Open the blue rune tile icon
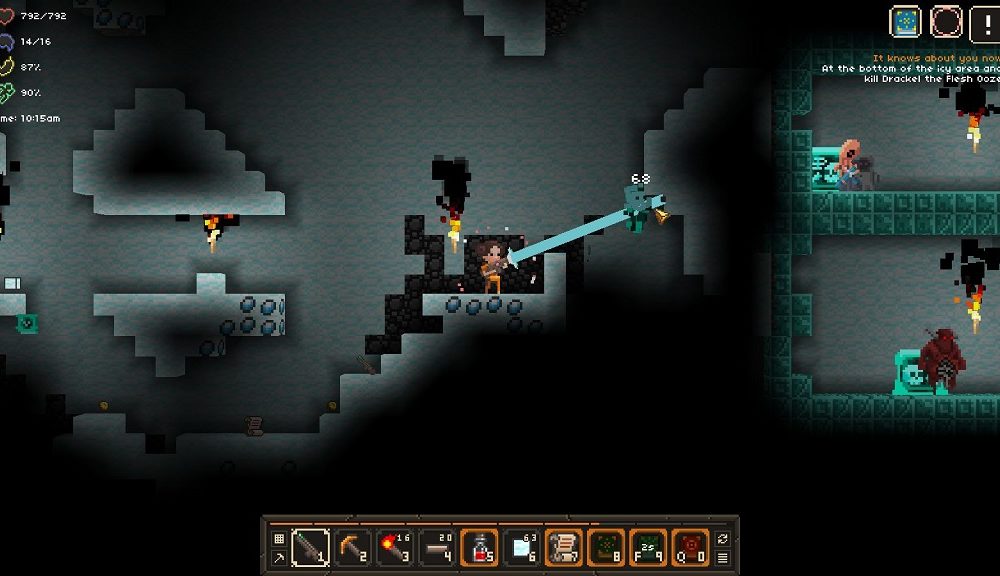The width and height of the screenshot is (1000, 576). (x=907, y=21)
